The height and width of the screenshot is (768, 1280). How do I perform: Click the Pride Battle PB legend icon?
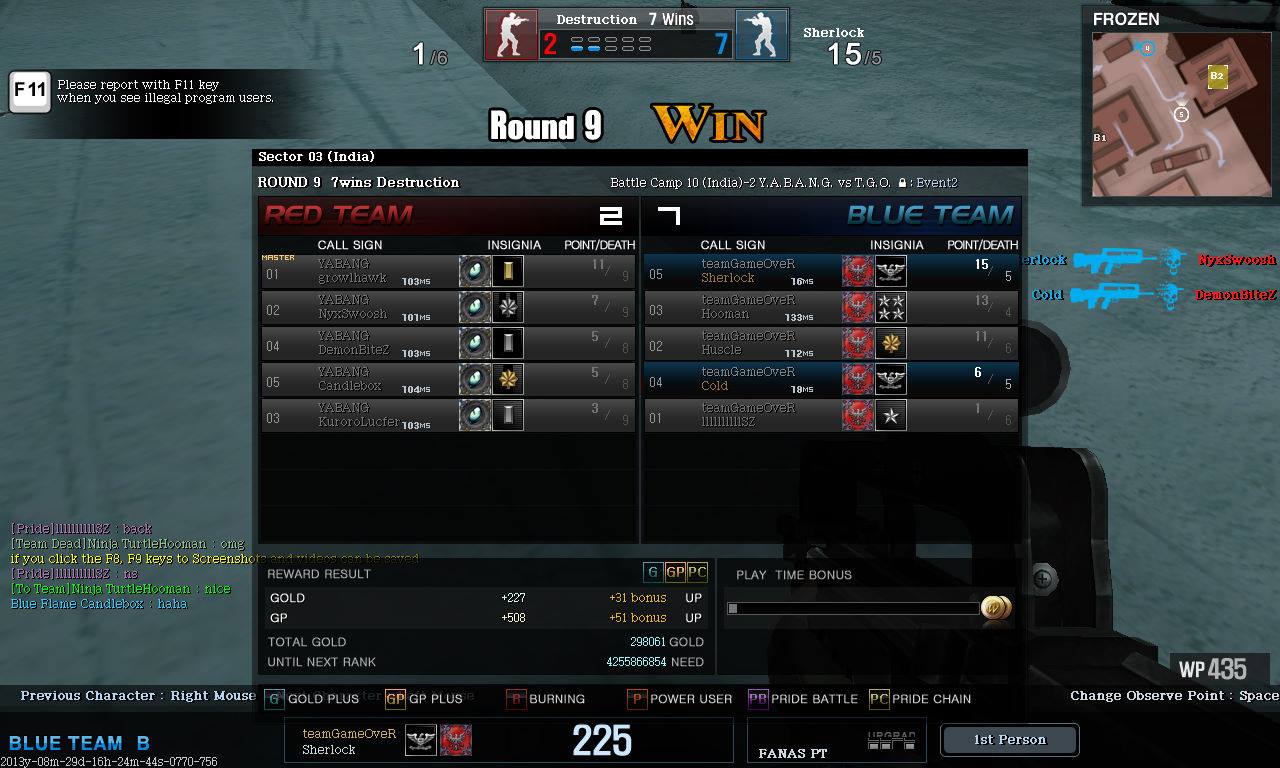point(758,699)
